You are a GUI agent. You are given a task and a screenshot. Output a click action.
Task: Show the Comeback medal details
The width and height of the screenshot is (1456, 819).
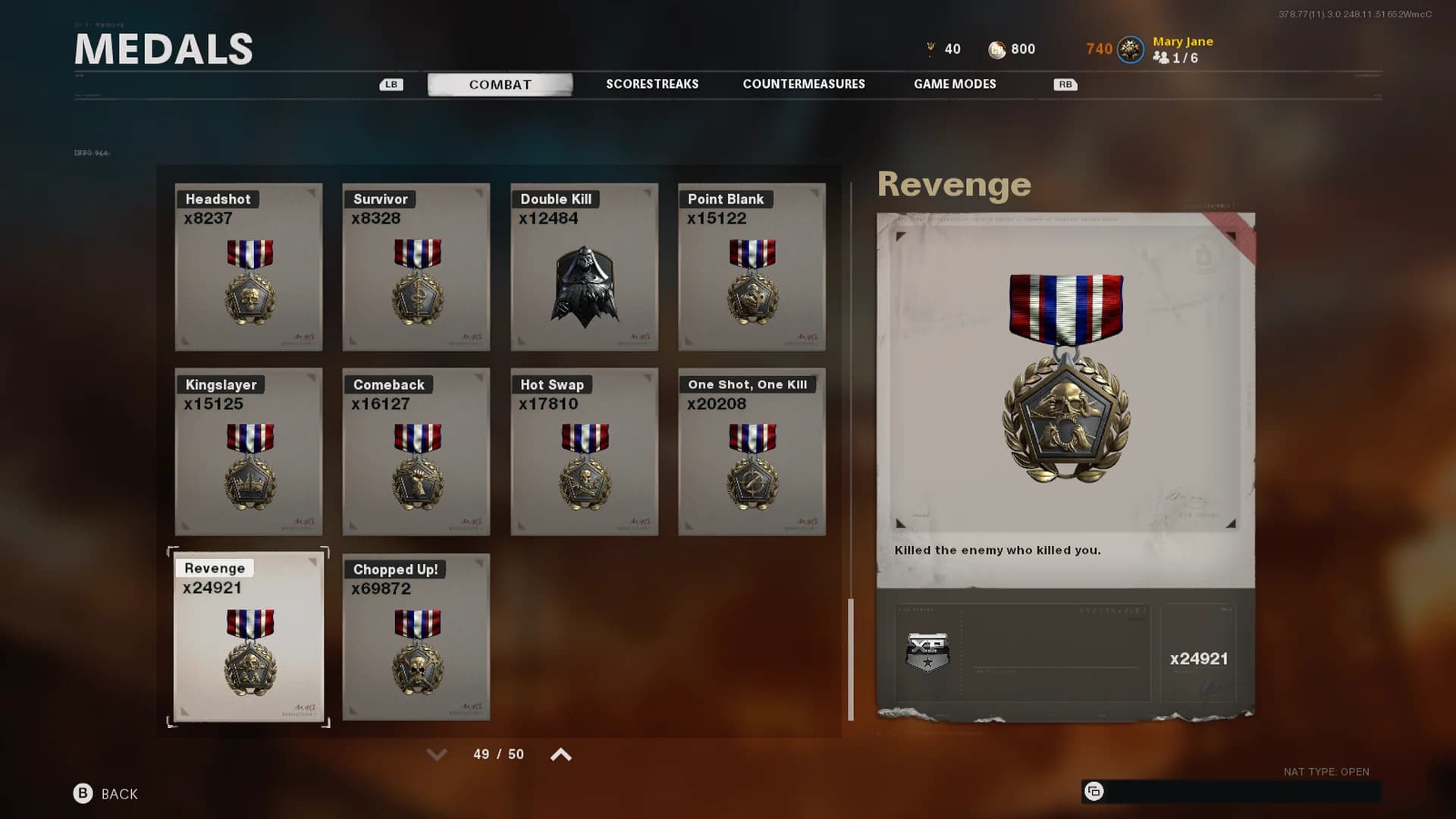pos(416,452)
